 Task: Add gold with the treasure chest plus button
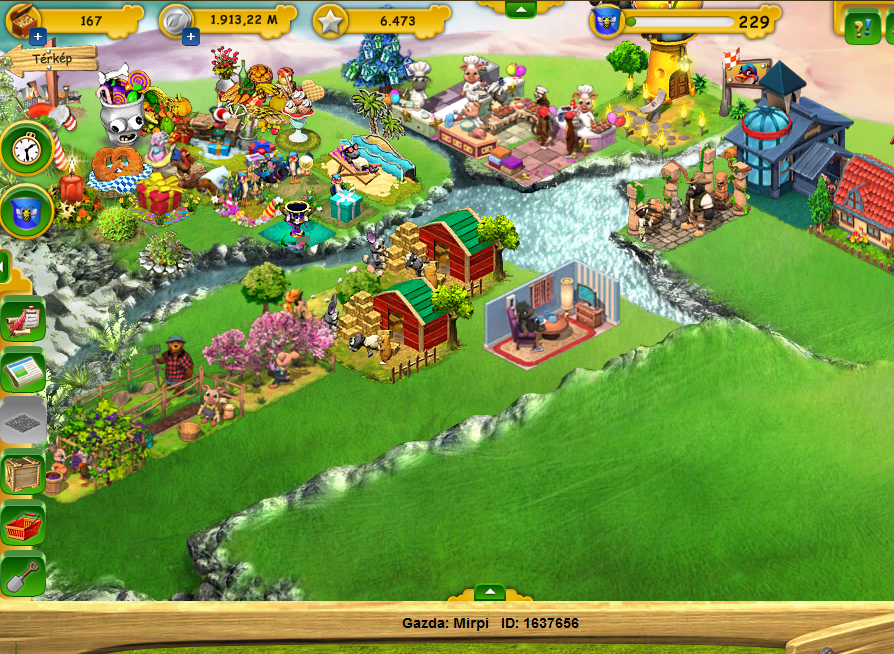pyautogui.click(x=37, y=38)
